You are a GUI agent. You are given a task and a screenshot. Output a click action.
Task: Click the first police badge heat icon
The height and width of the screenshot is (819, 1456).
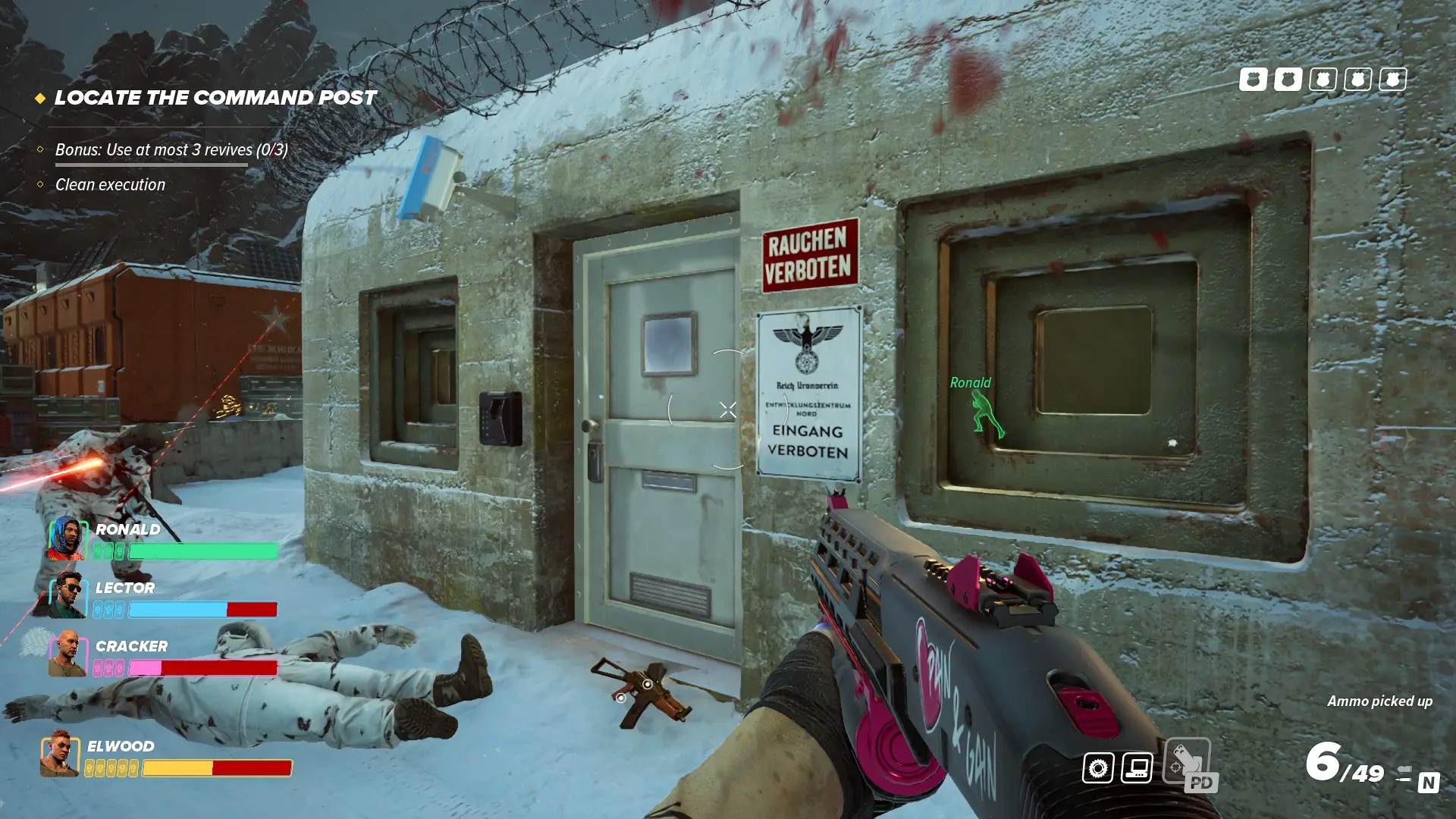click(1253, 80)
